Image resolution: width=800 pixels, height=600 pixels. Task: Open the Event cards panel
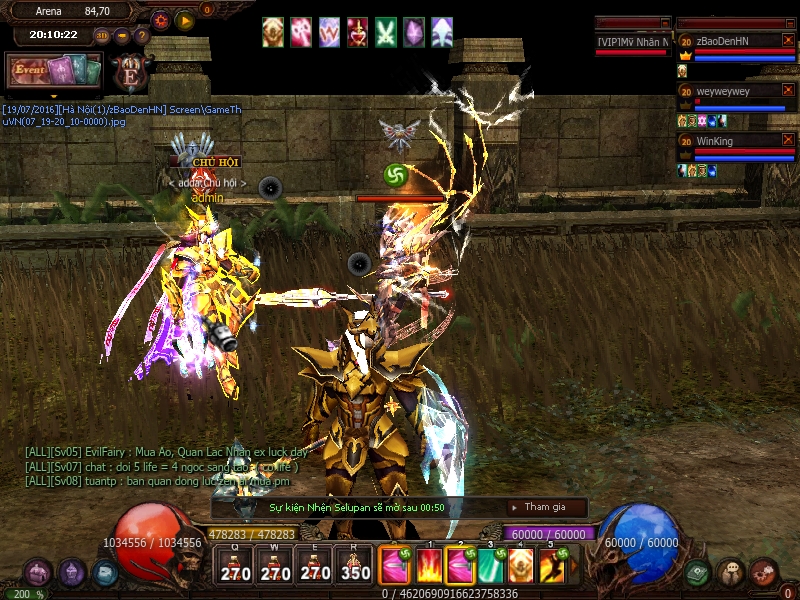[54, 71]
